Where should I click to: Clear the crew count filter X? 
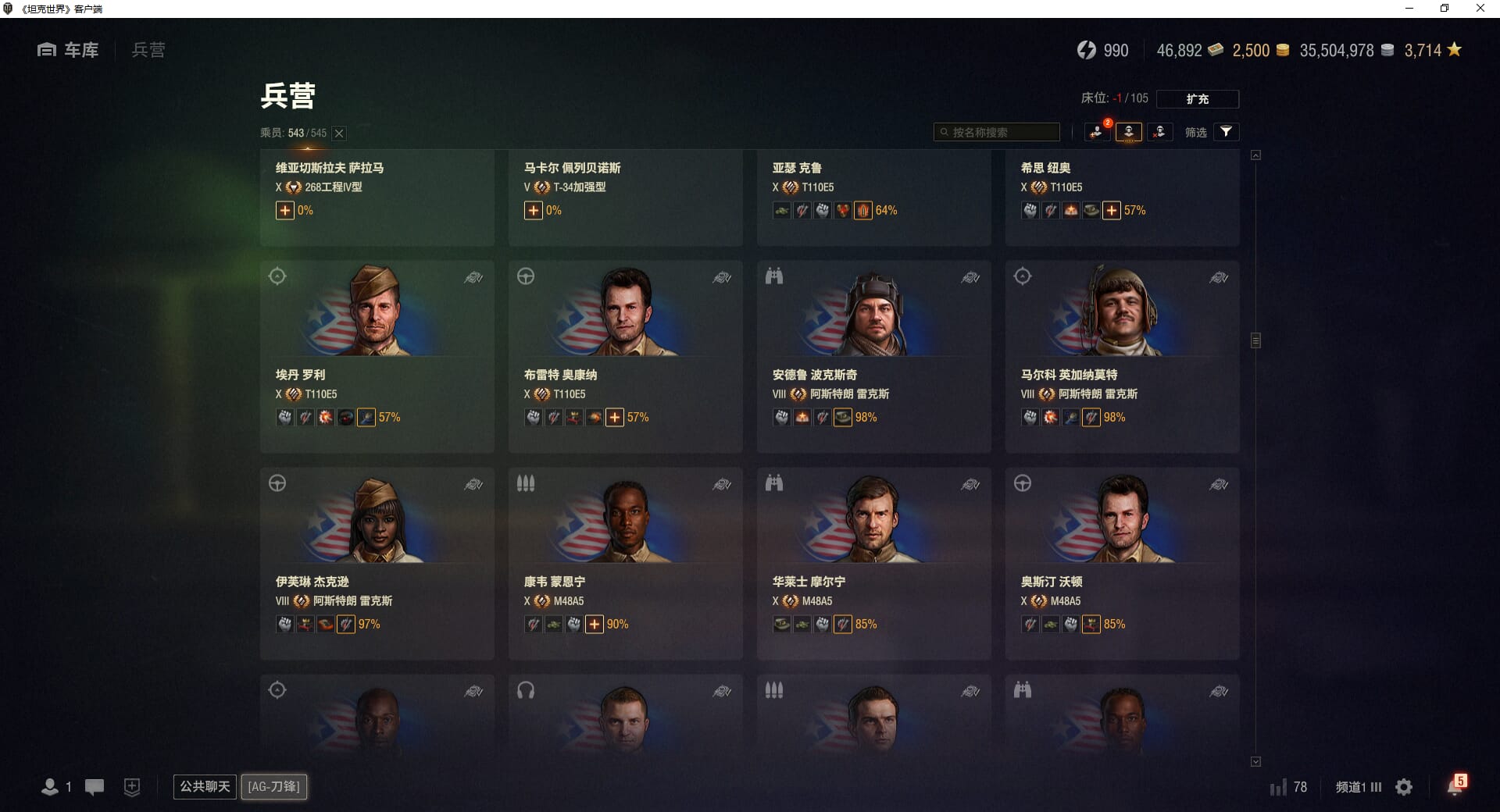point(339,134)
